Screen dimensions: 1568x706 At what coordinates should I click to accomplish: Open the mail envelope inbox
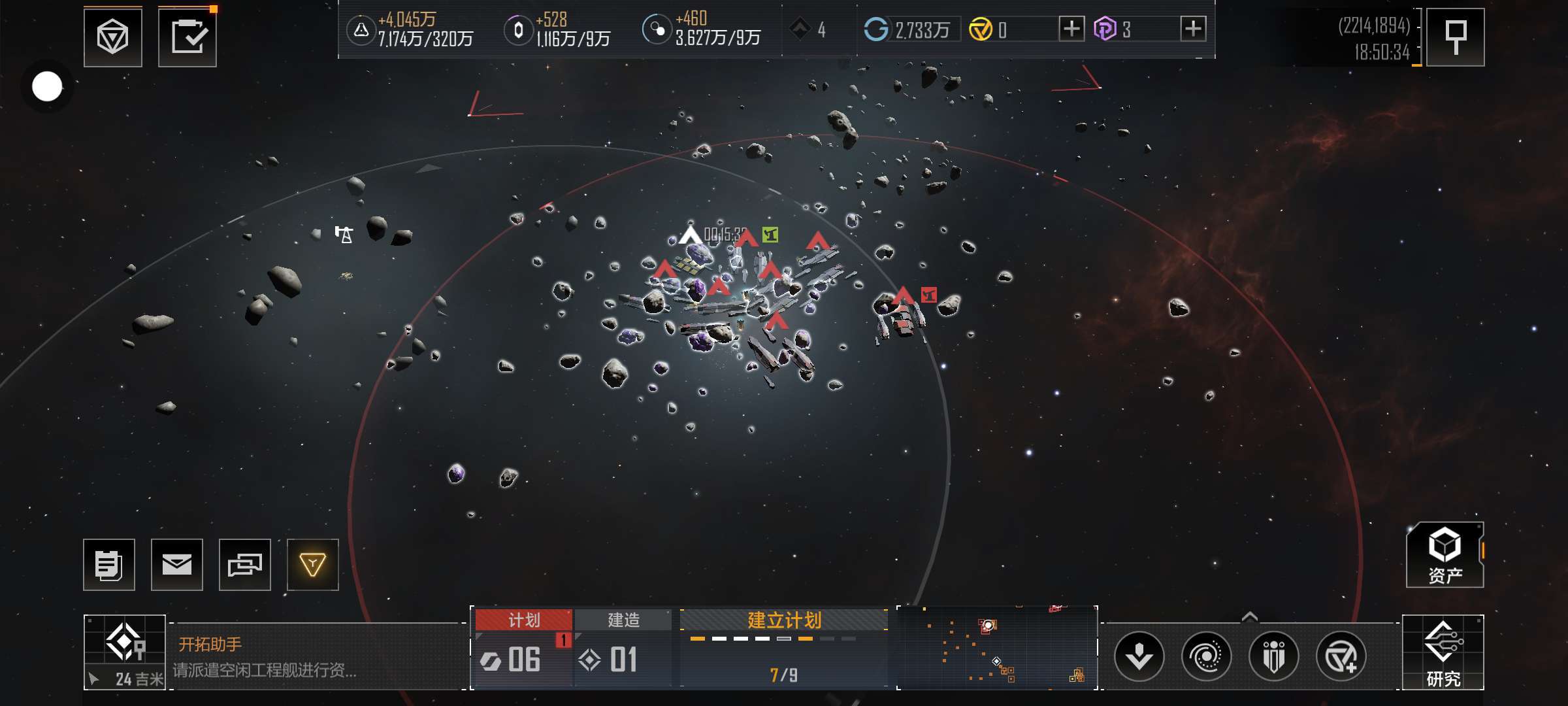[x=177, y=565]
